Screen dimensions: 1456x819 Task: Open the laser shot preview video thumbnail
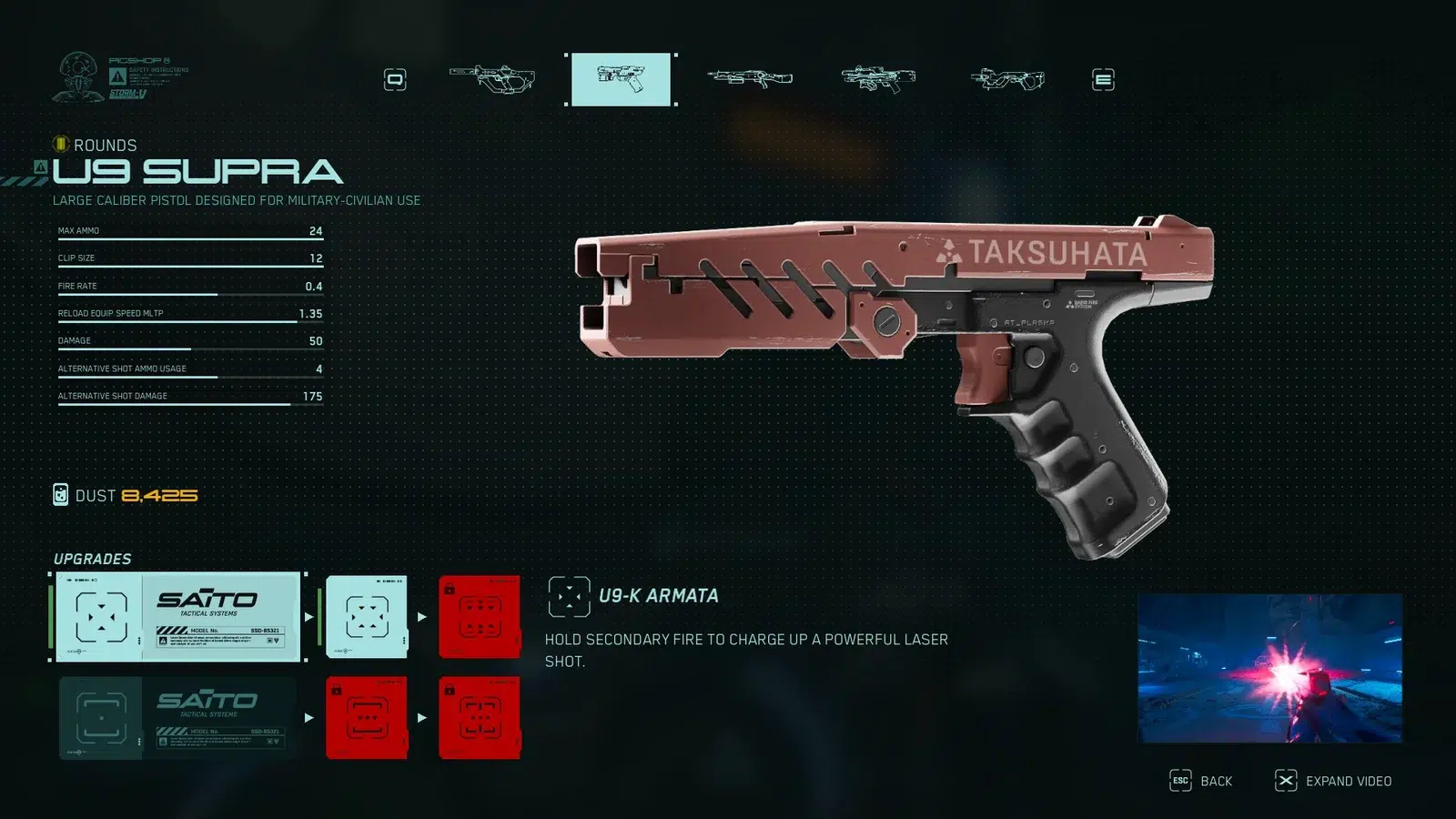1269,668
